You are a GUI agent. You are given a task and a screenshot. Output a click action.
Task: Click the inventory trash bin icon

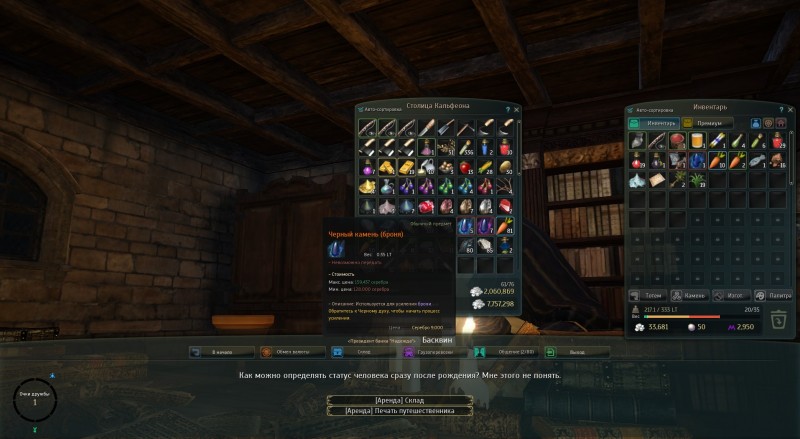tap(778, 318)
